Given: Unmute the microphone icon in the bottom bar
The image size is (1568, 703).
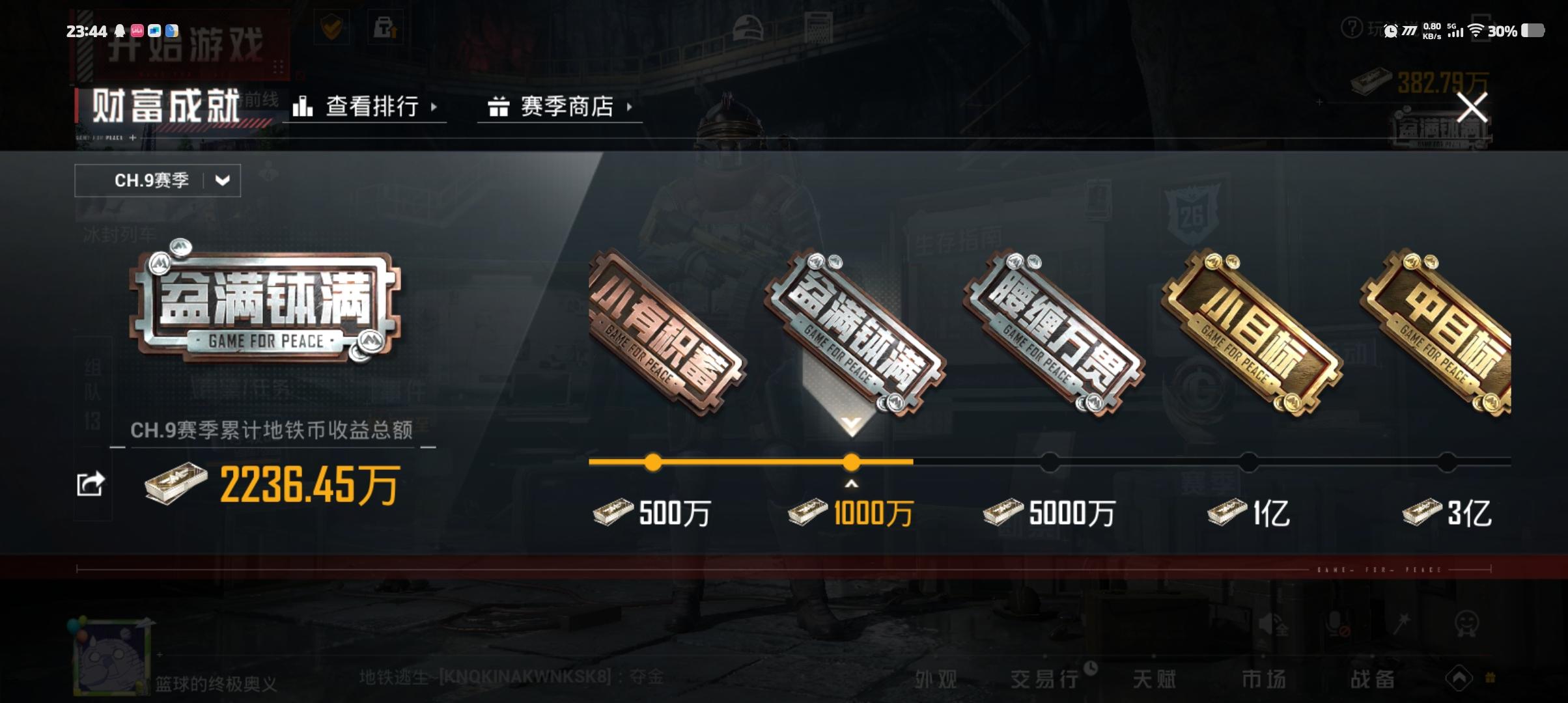Looking at the screenshot, I should click(1336, 624).
